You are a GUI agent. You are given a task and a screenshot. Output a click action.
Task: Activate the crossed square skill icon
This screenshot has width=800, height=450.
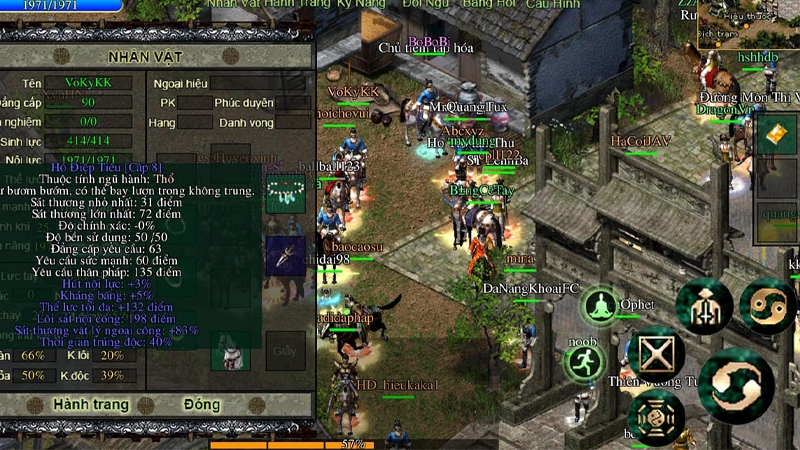coord(656,353)
